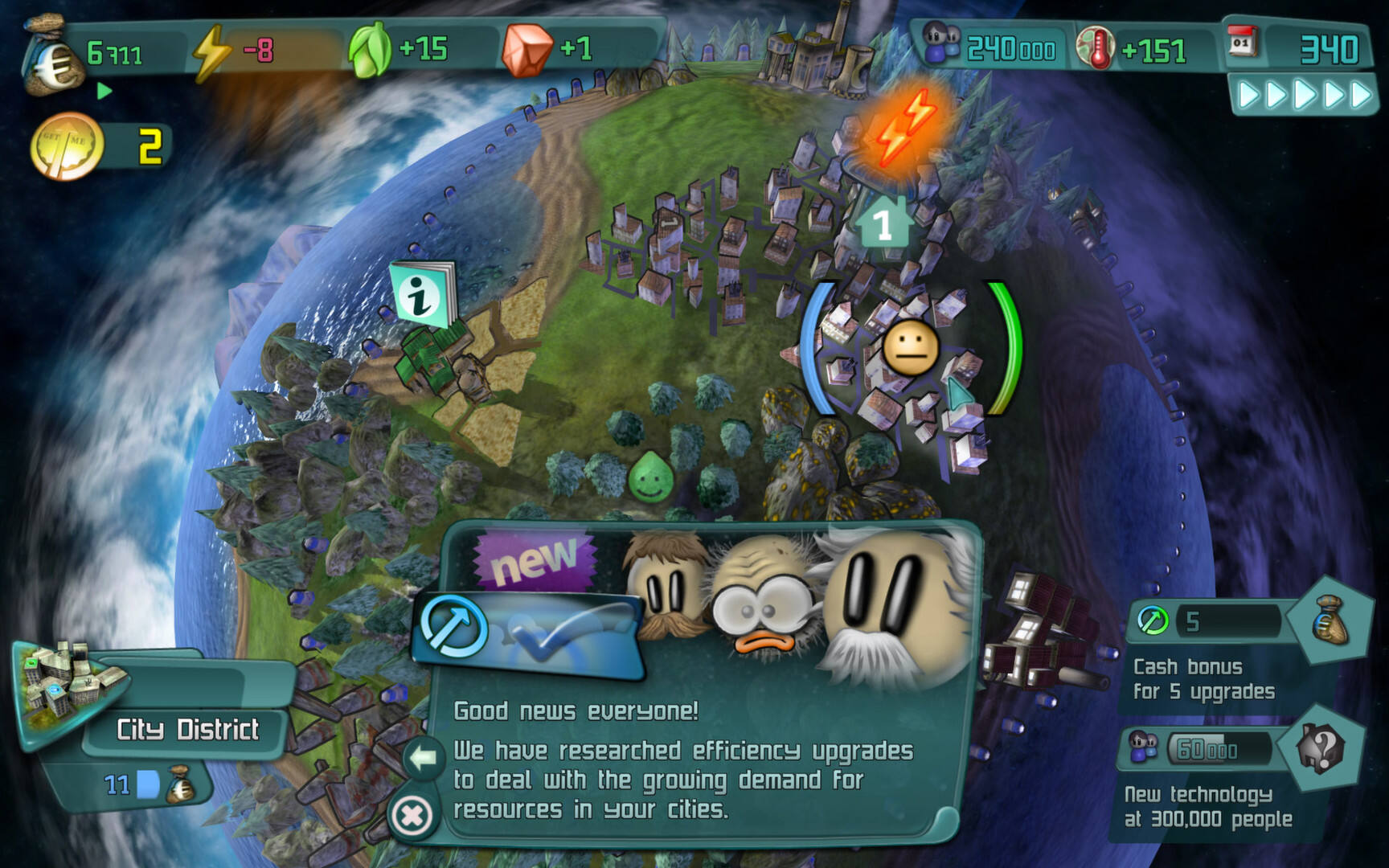Viewport: 1389px width, 868px height.
Task: Select the neutral face city district
Action: tap(910, 349)
